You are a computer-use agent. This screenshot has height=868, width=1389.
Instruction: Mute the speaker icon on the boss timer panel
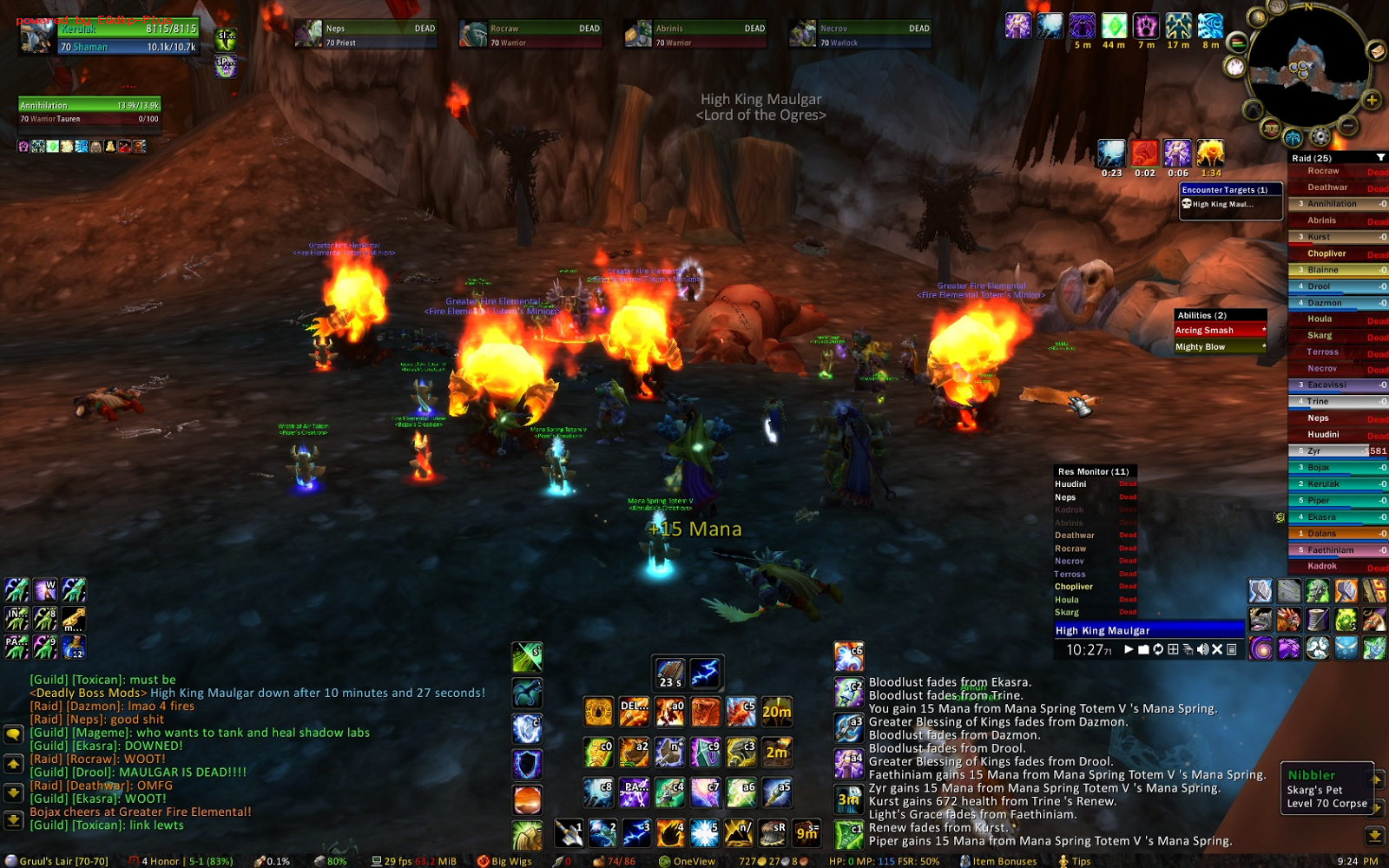1202,649
